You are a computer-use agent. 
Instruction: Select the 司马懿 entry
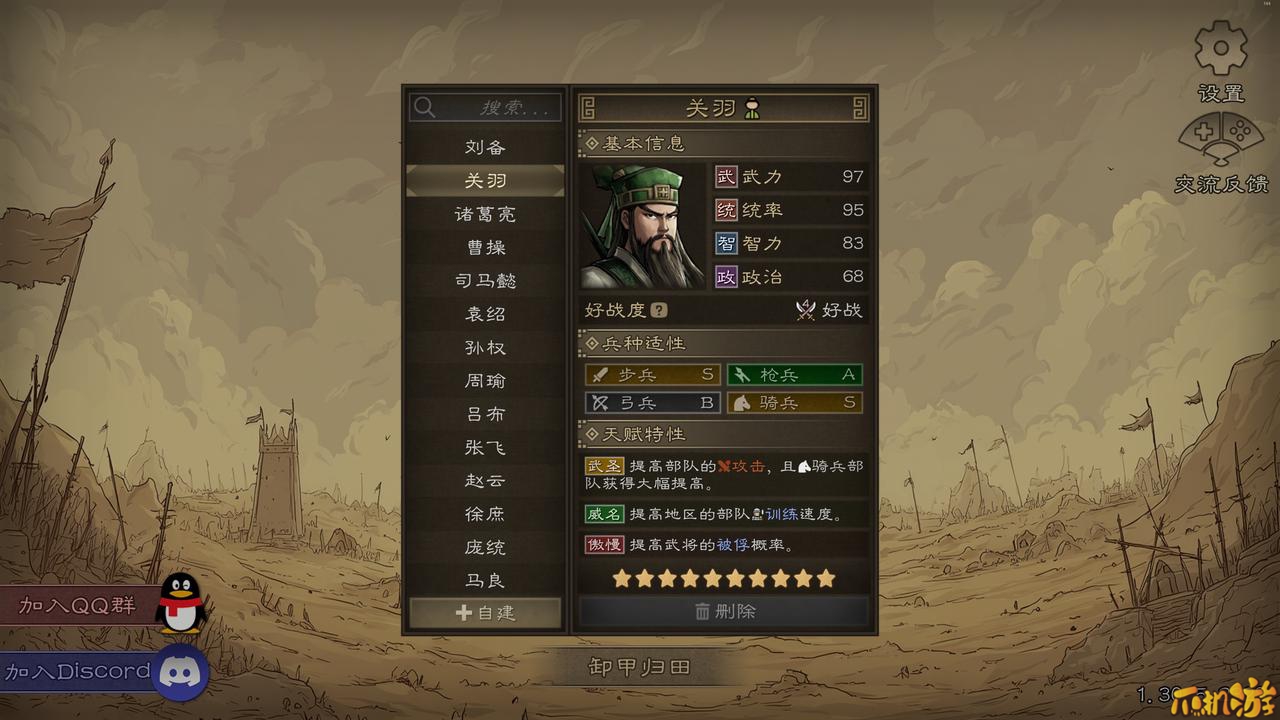(485, 281)
